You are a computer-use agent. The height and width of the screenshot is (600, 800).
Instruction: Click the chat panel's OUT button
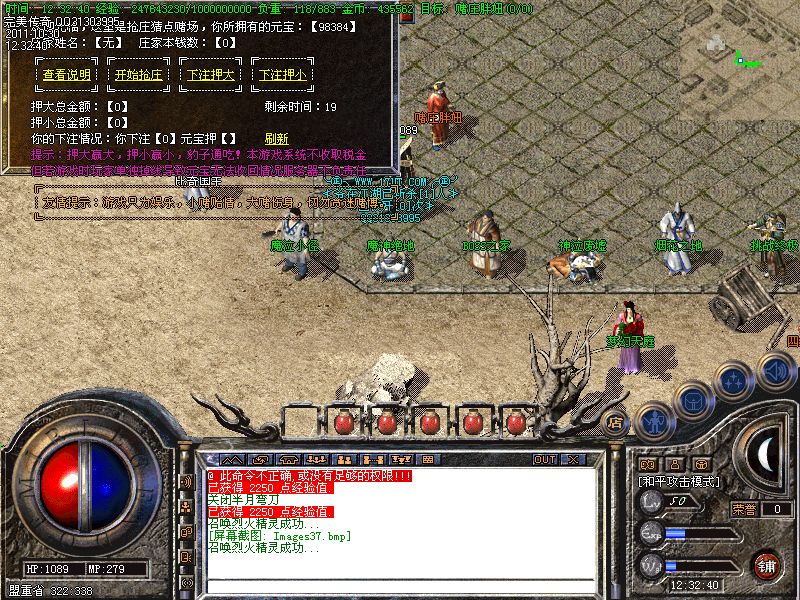click(x=545, y=459)
